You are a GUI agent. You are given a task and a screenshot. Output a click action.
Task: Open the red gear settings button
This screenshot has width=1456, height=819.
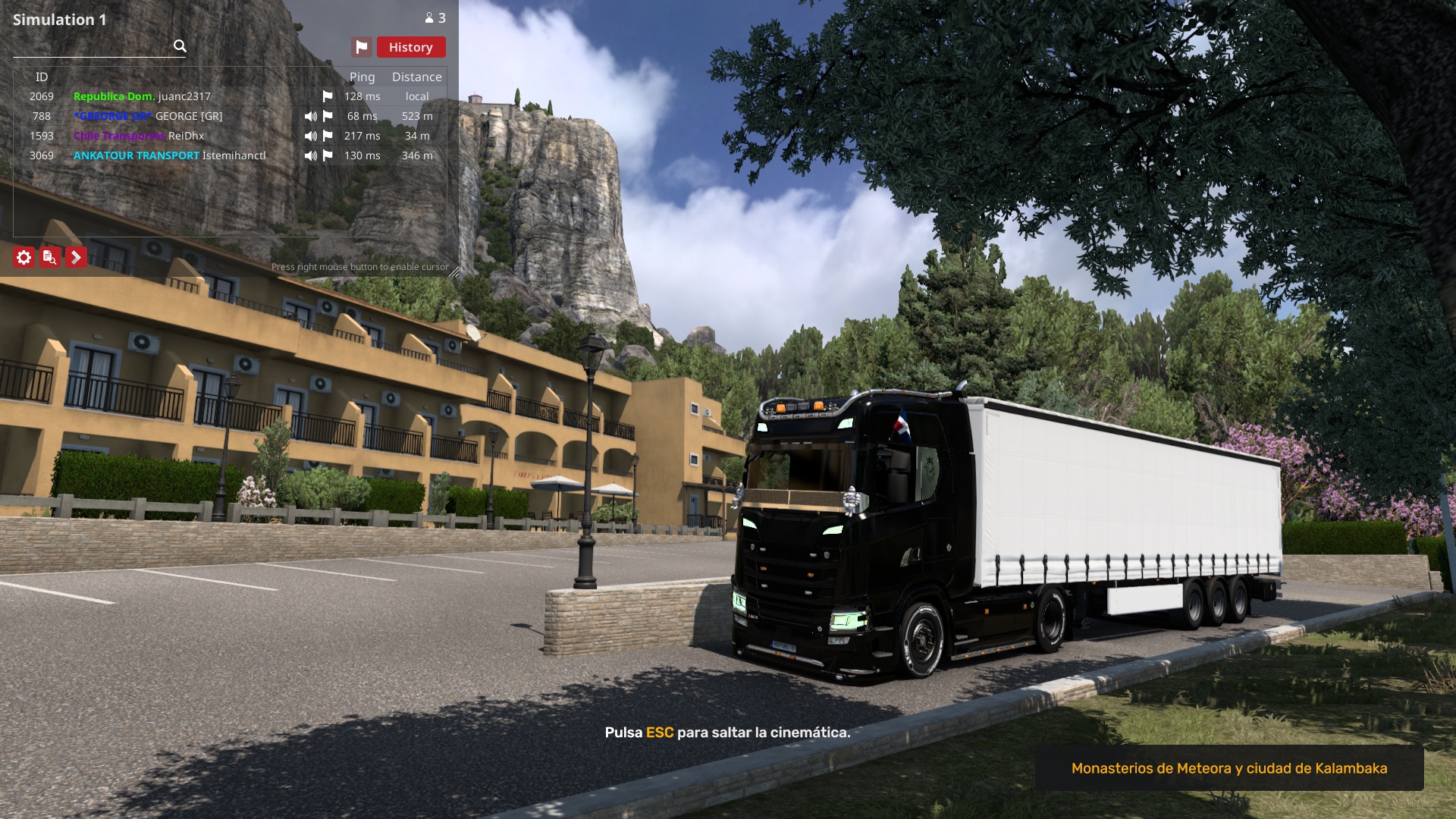(x=24, y=258)
